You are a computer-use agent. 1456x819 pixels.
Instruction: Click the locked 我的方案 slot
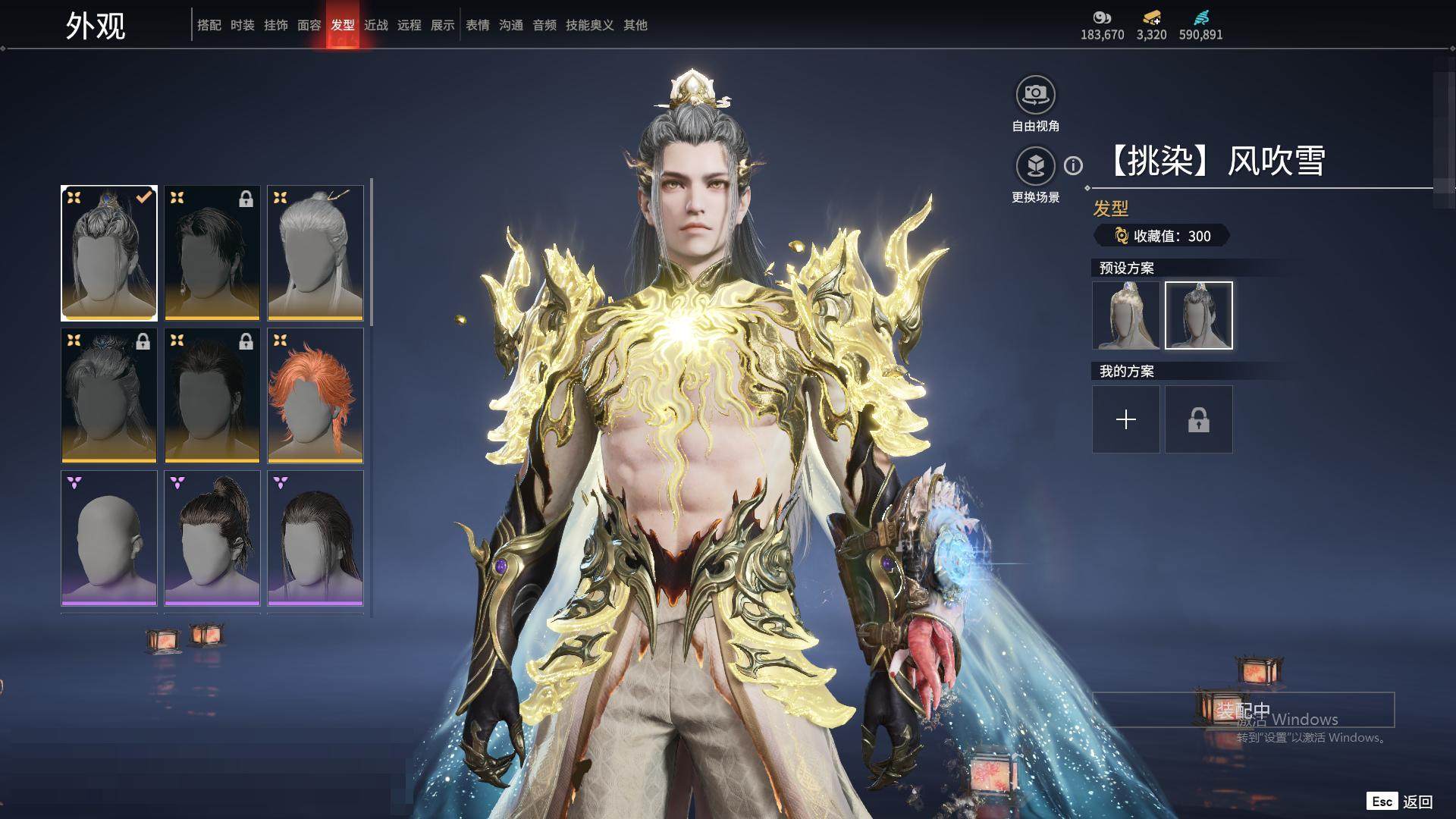pos(1199,419)
